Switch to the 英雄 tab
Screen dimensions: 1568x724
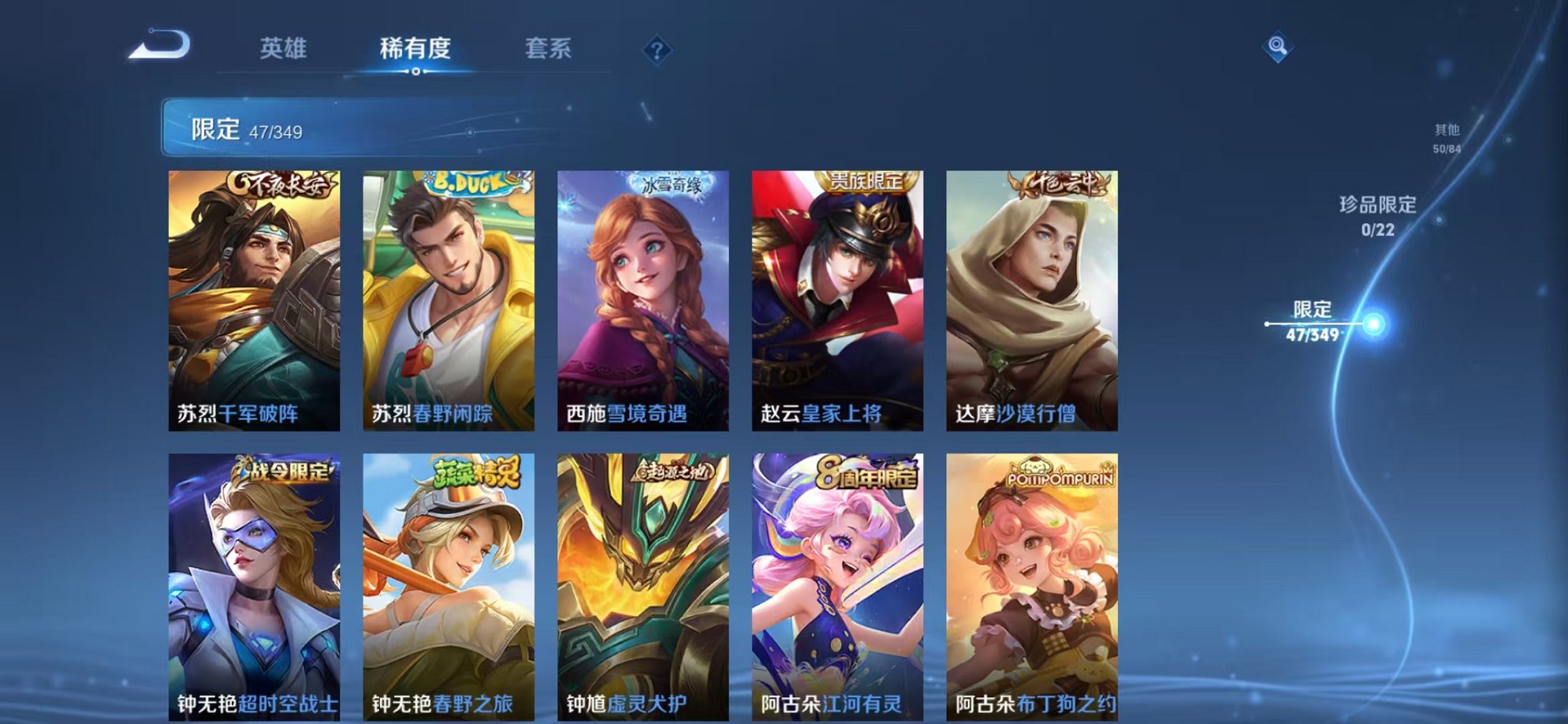[285, 48]
